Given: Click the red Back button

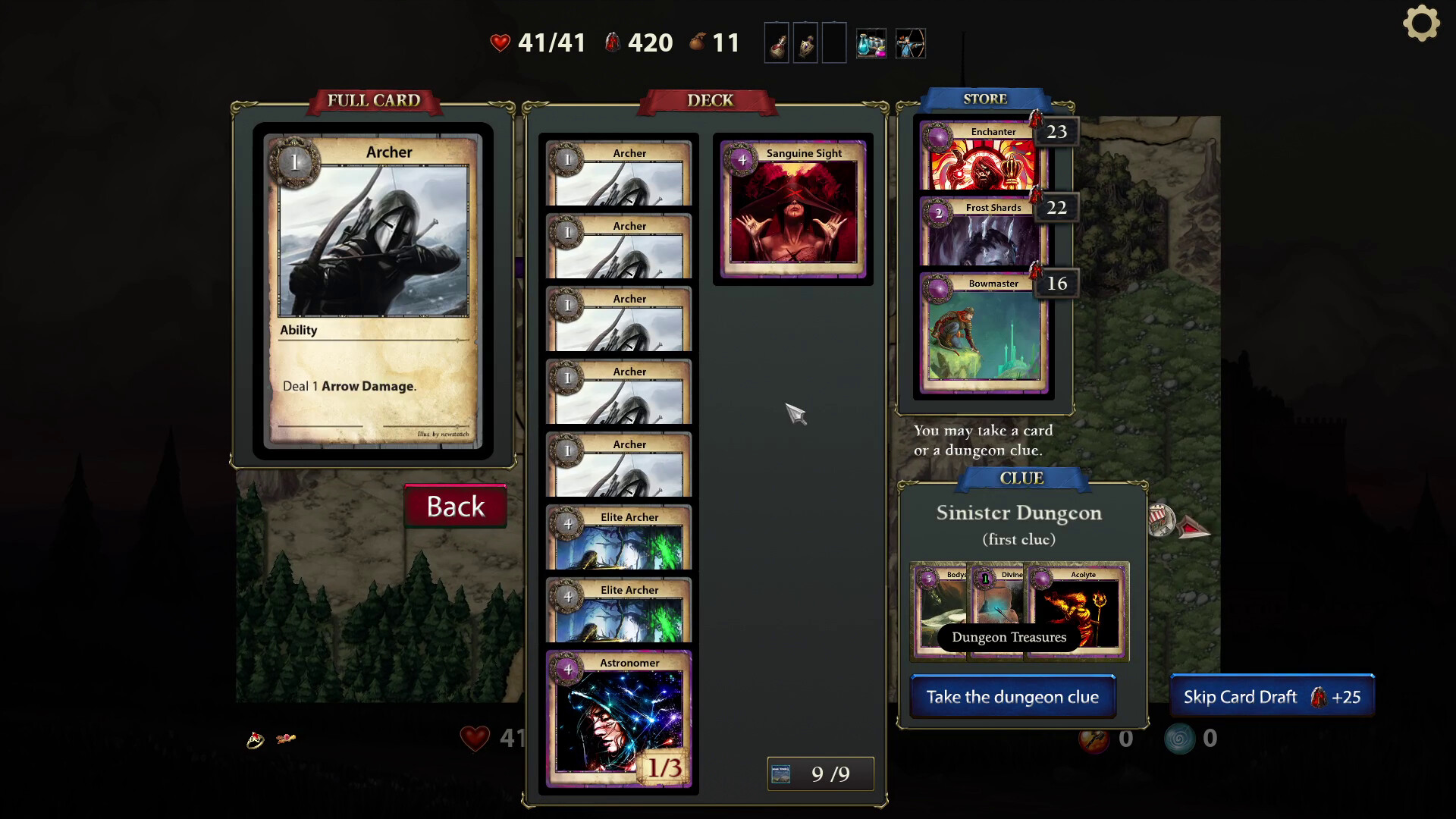Looking at the screenshot, I should tap(455, 506).
